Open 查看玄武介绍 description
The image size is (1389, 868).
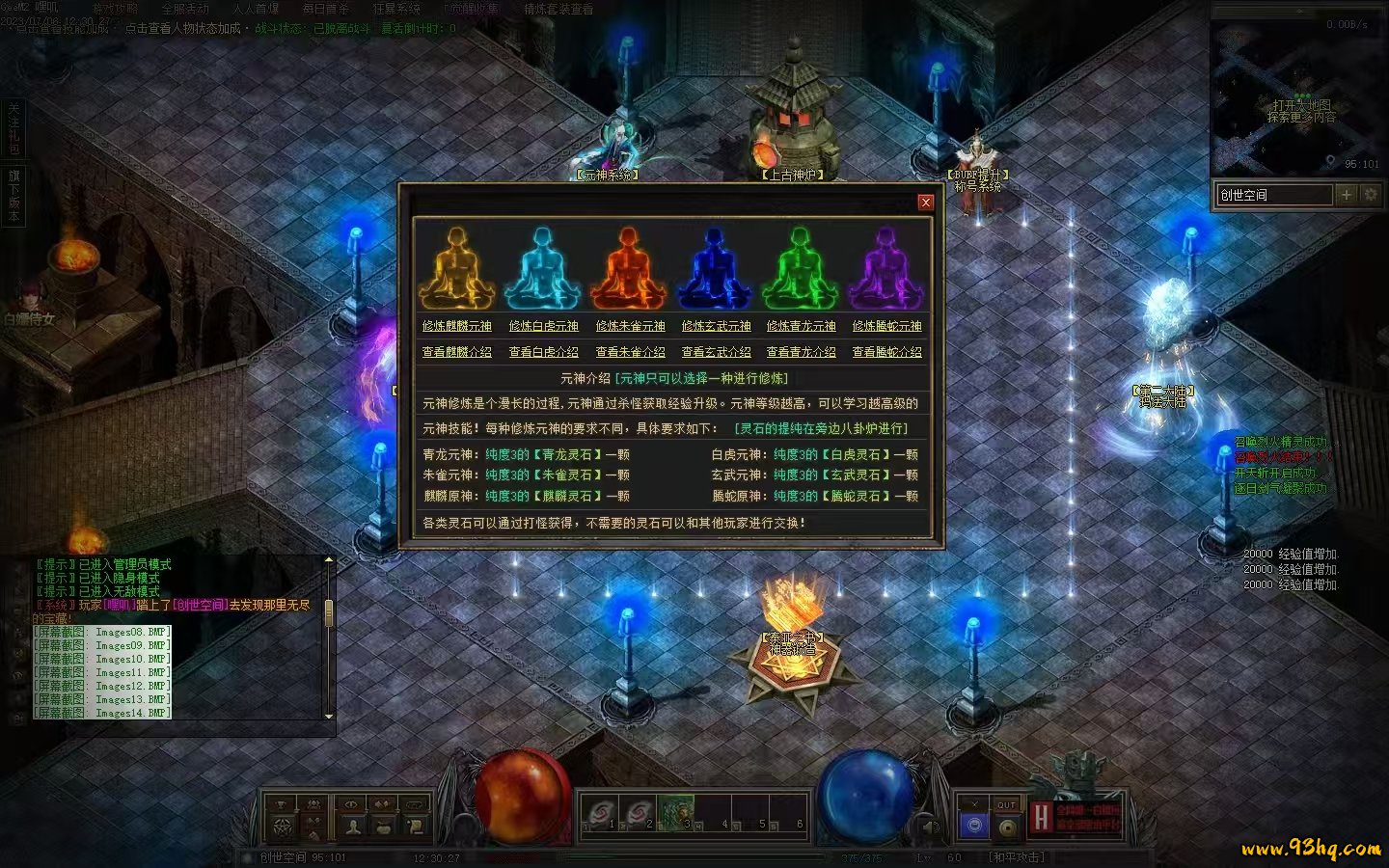716,352
